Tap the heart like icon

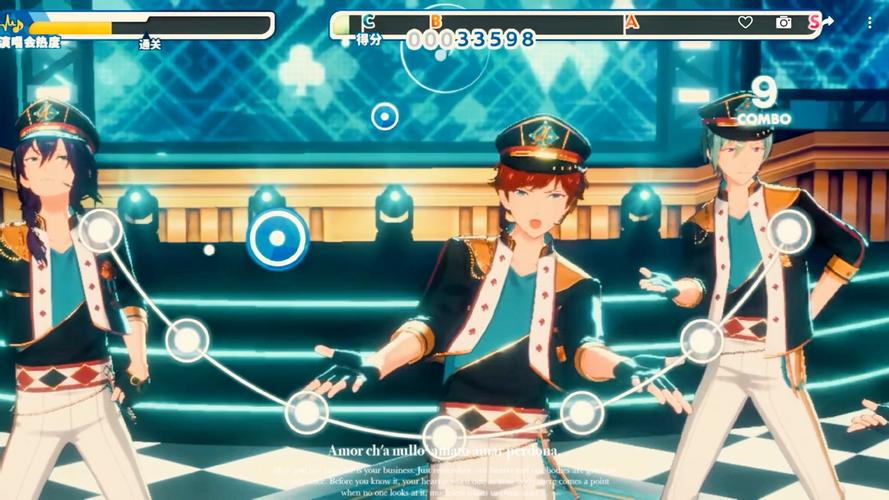[x=745, y=22]
